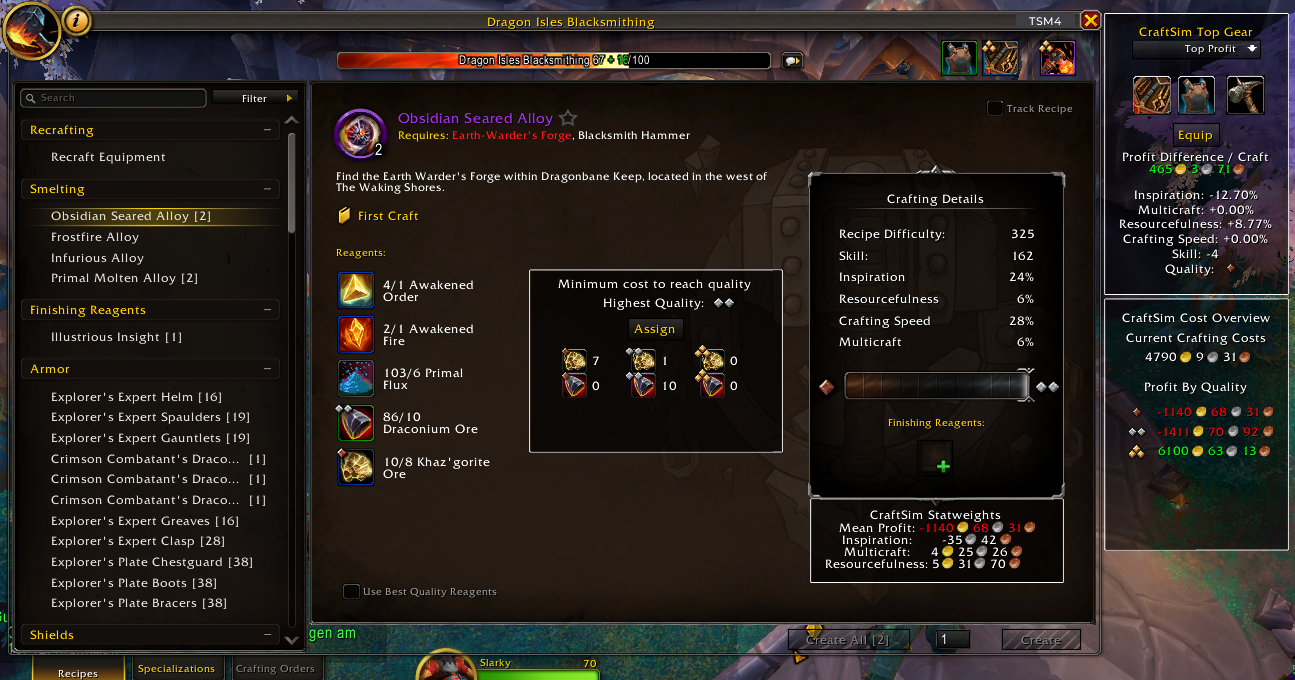Select the Primal Molten Alloy recipe
Image resolution: width=1295 pixels, height=680 pixels.
click(124, 278)
